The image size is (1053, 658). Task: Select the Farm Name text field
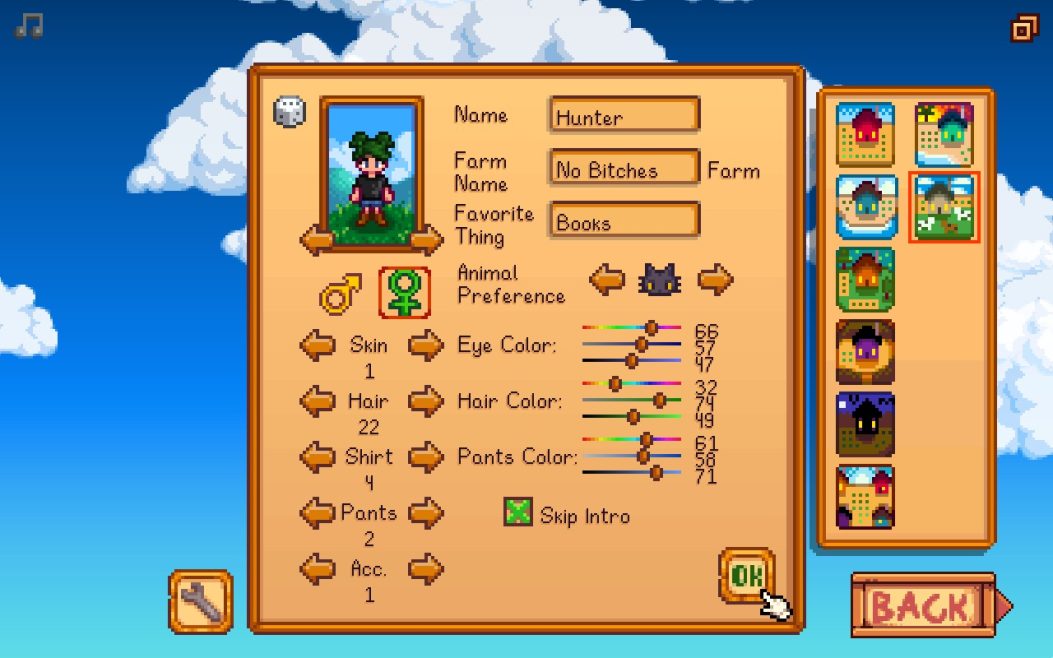(x=624, y=168)
